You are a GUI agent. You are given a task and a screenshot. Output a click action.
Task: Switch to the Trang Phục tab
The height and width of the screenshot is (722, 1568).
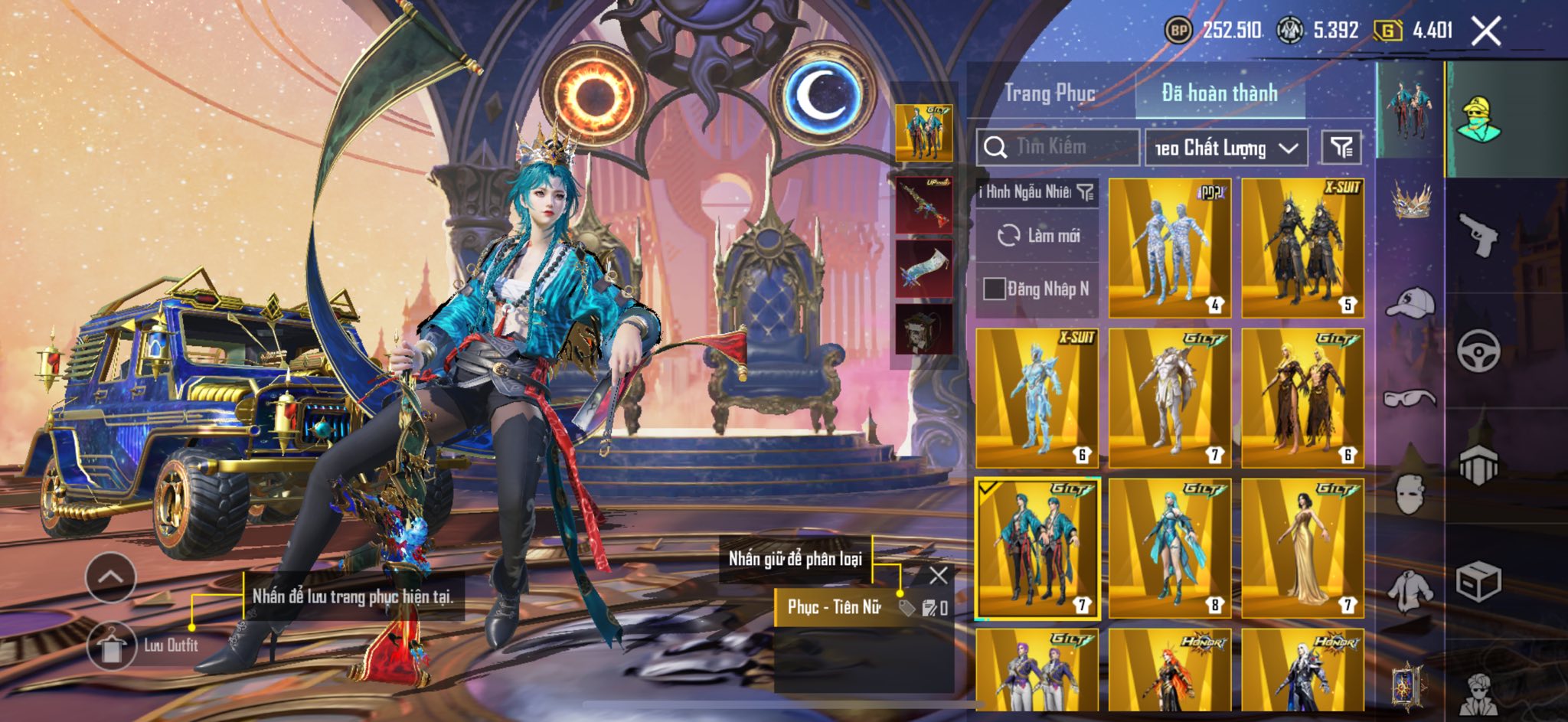[x=1050, y=93]
